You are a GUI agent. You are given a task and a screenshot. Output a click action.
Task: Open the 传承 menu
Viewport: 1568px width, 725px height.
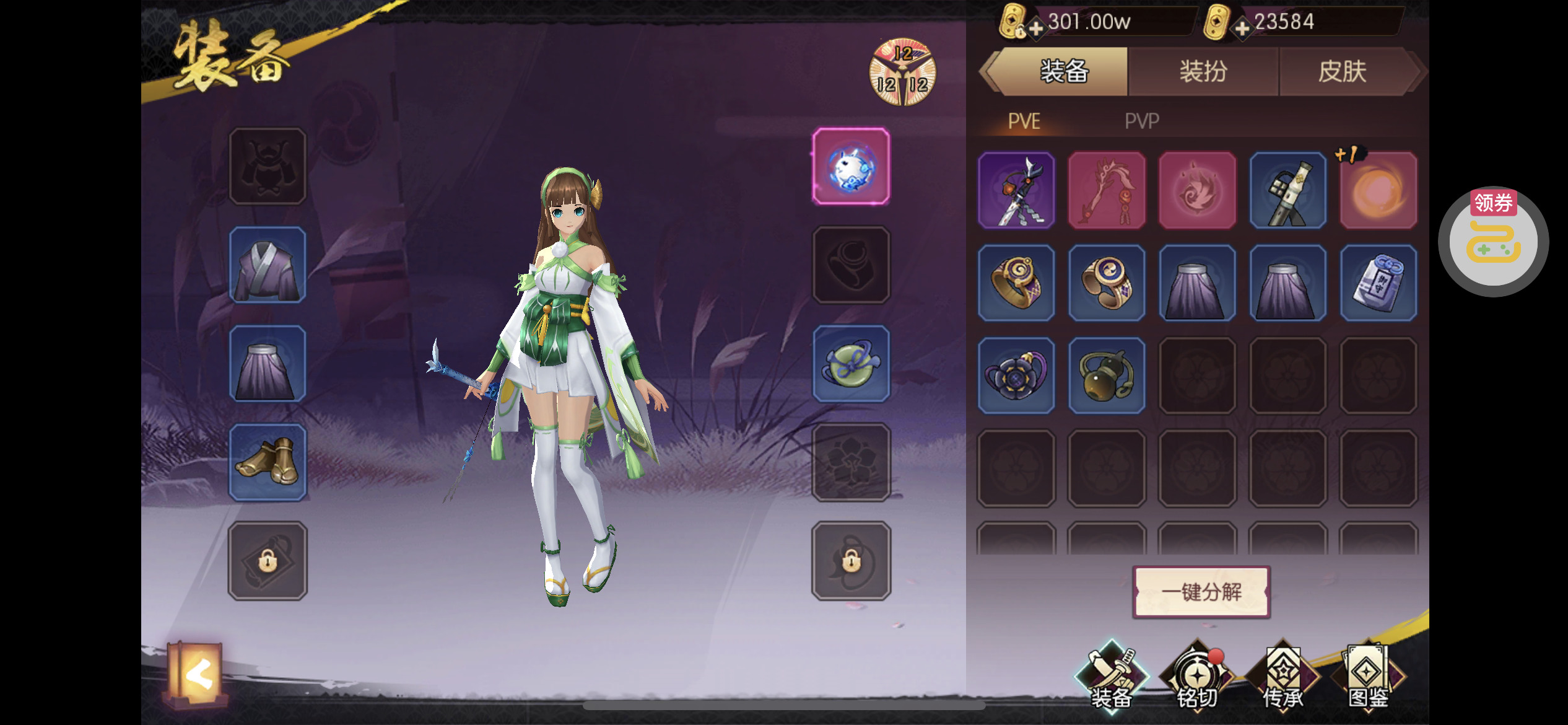click(1283, 679)
